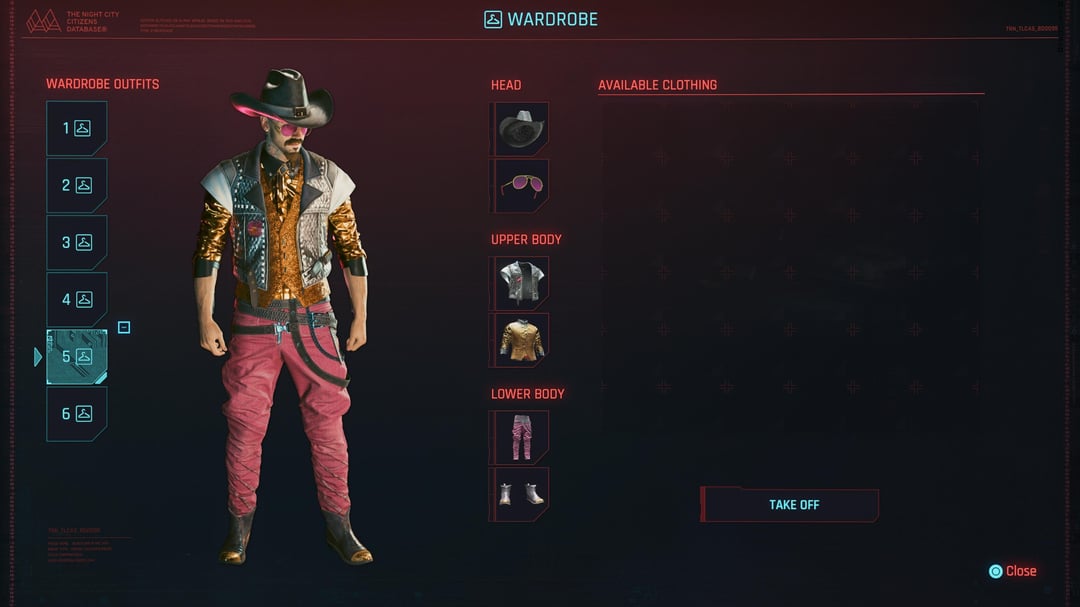The height and width of the screenshot is (607, 1080).
Task: Select the boots footwear slot
Action: tap(521, 494)
